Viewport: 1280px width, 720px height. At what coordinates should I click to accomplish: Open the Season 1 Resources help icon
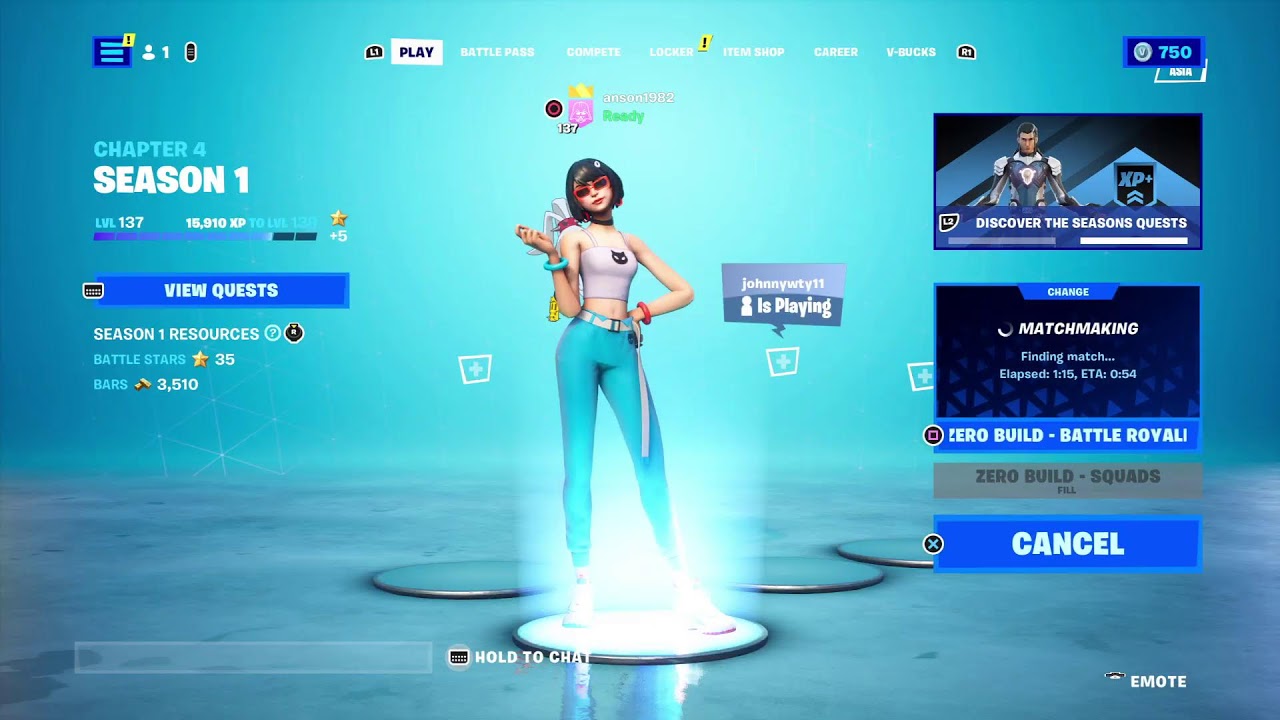[272, 334]
